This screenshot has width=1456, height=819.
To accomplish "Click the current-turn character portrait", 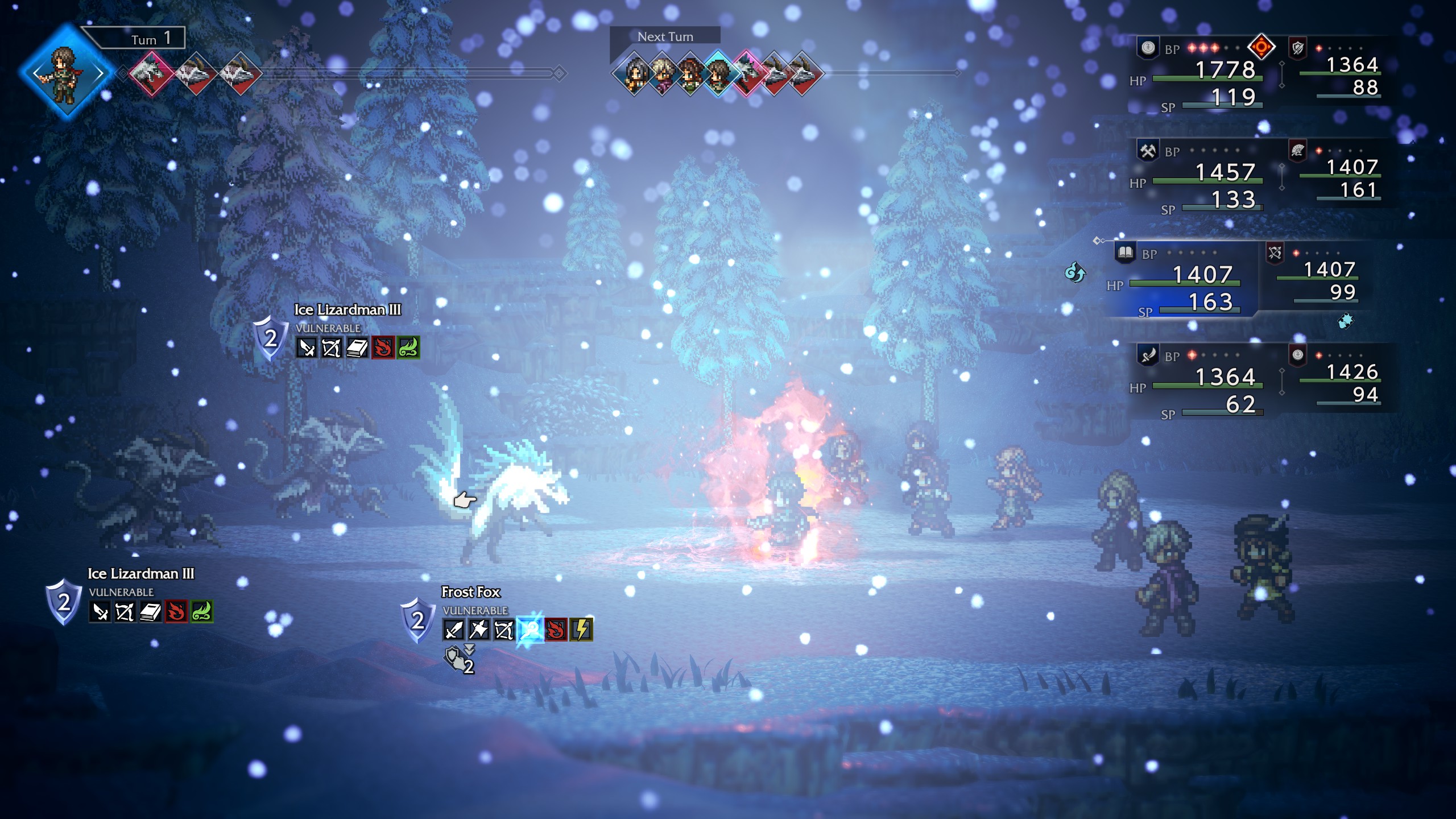I will click(x=67, y=73).
